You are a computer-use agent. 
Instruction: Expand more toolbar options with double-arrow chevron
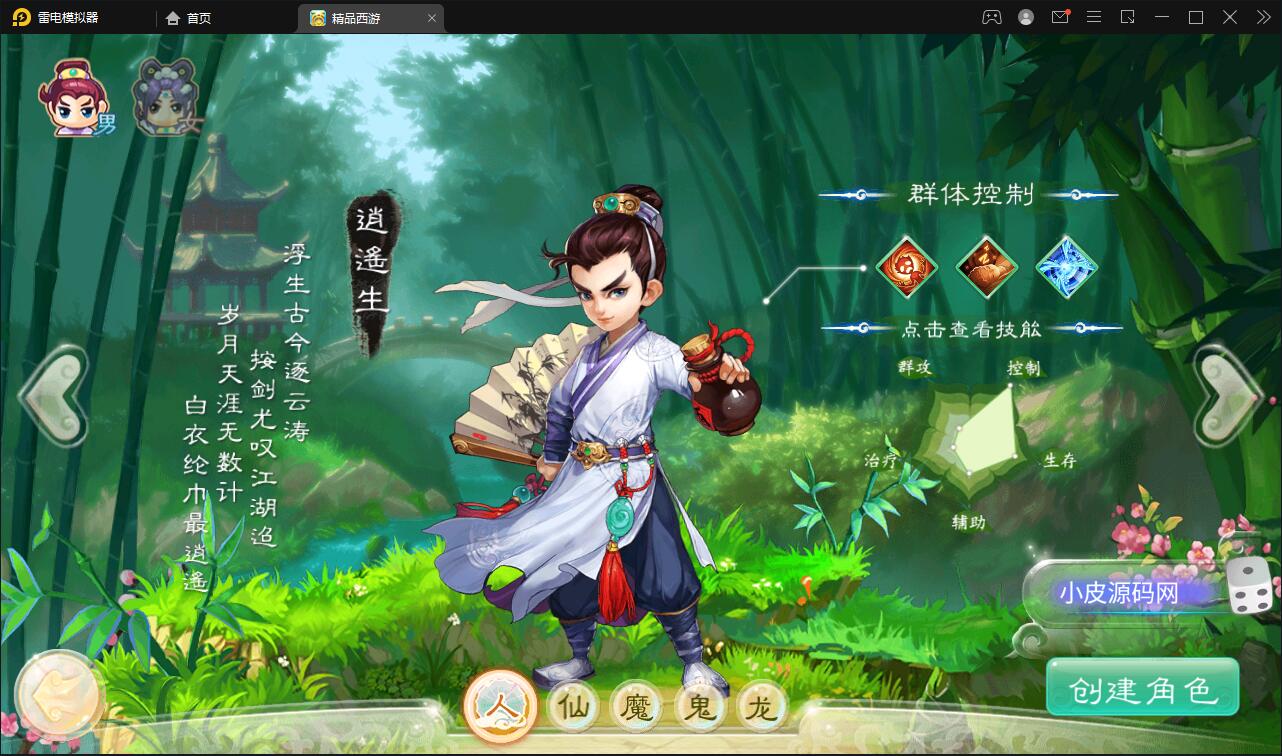pos(1264,17)
